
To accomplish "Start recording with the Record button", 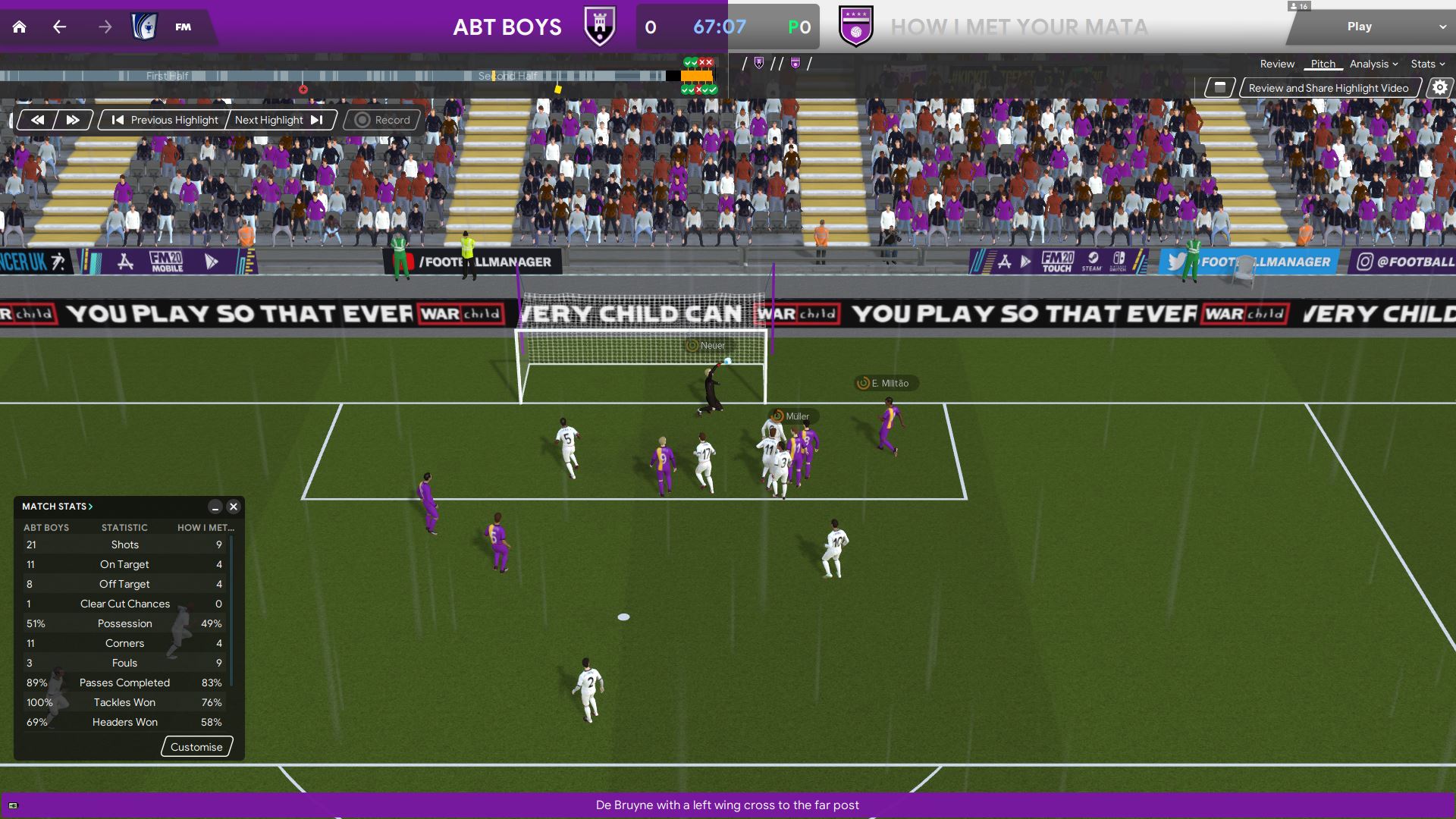I will pyautogui.click(x=382, y=120).
